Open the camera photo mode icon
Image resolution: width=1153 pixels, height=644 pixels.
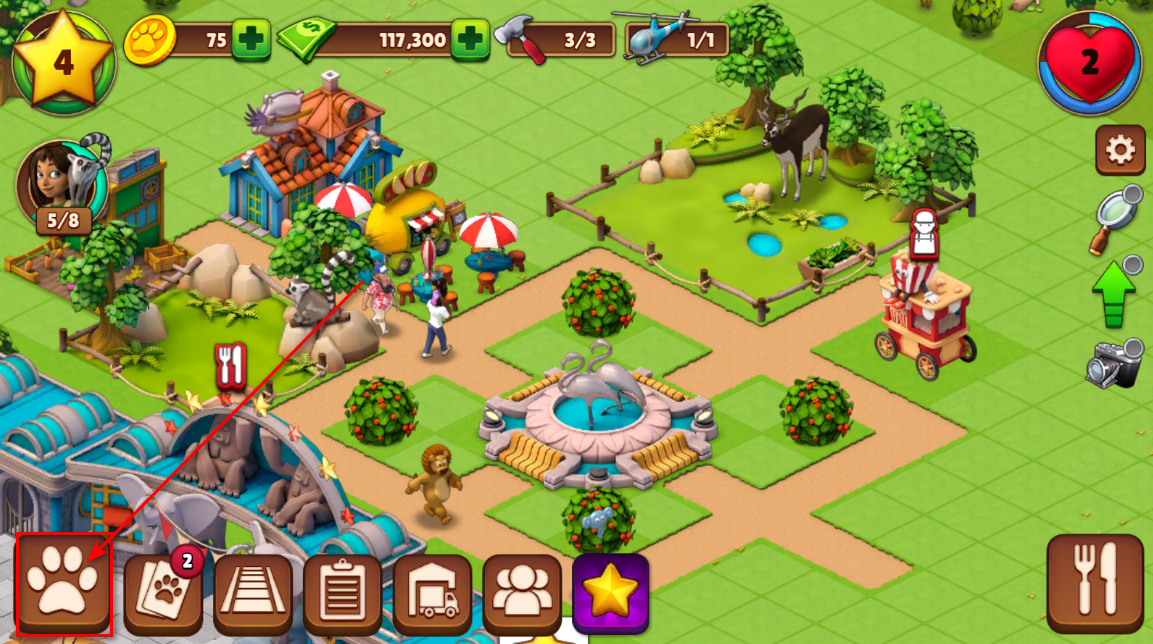click(1114, 365)
